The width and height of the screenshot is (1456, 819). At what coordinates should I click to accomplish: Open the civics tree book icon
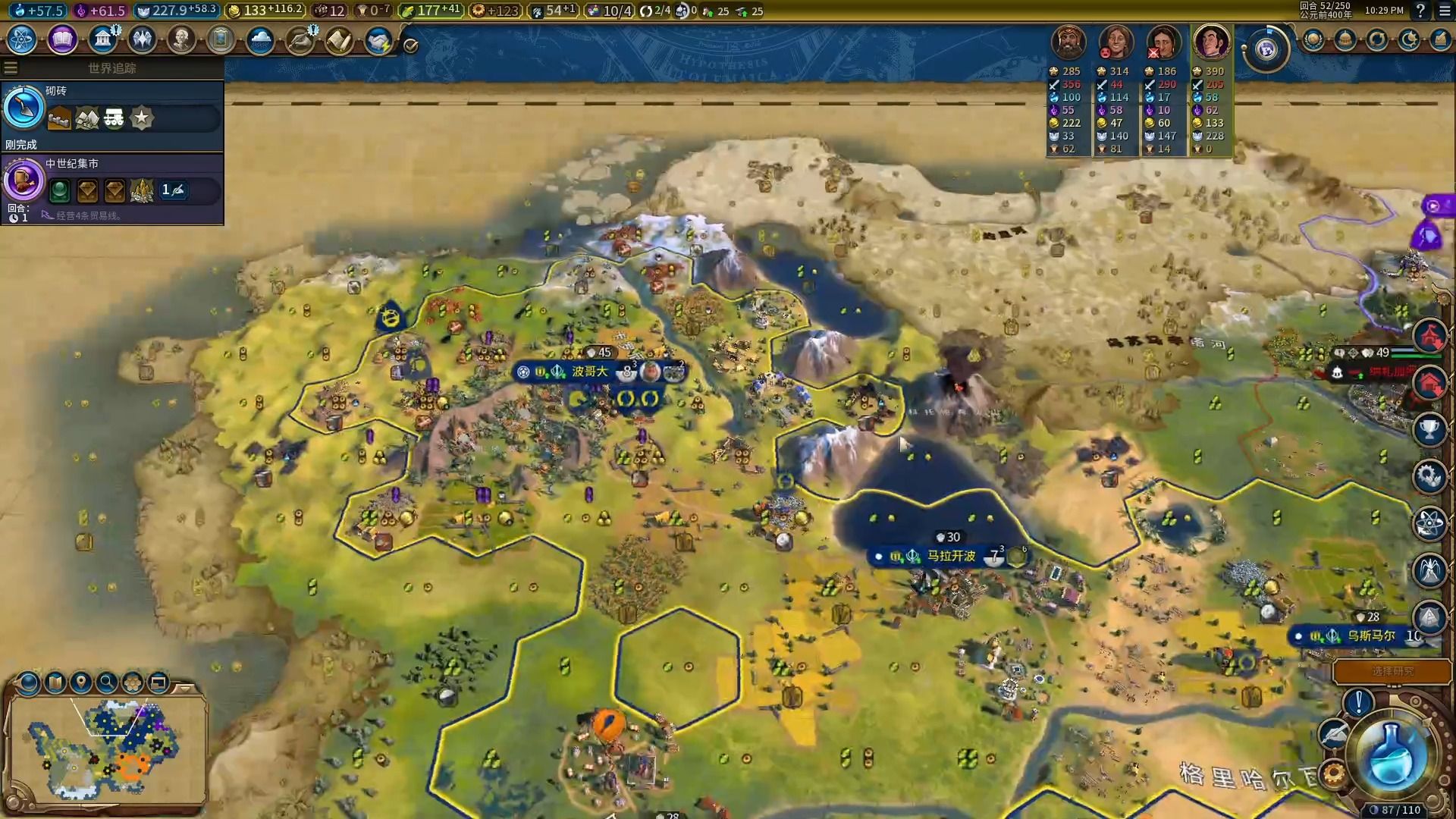[62, 39]
